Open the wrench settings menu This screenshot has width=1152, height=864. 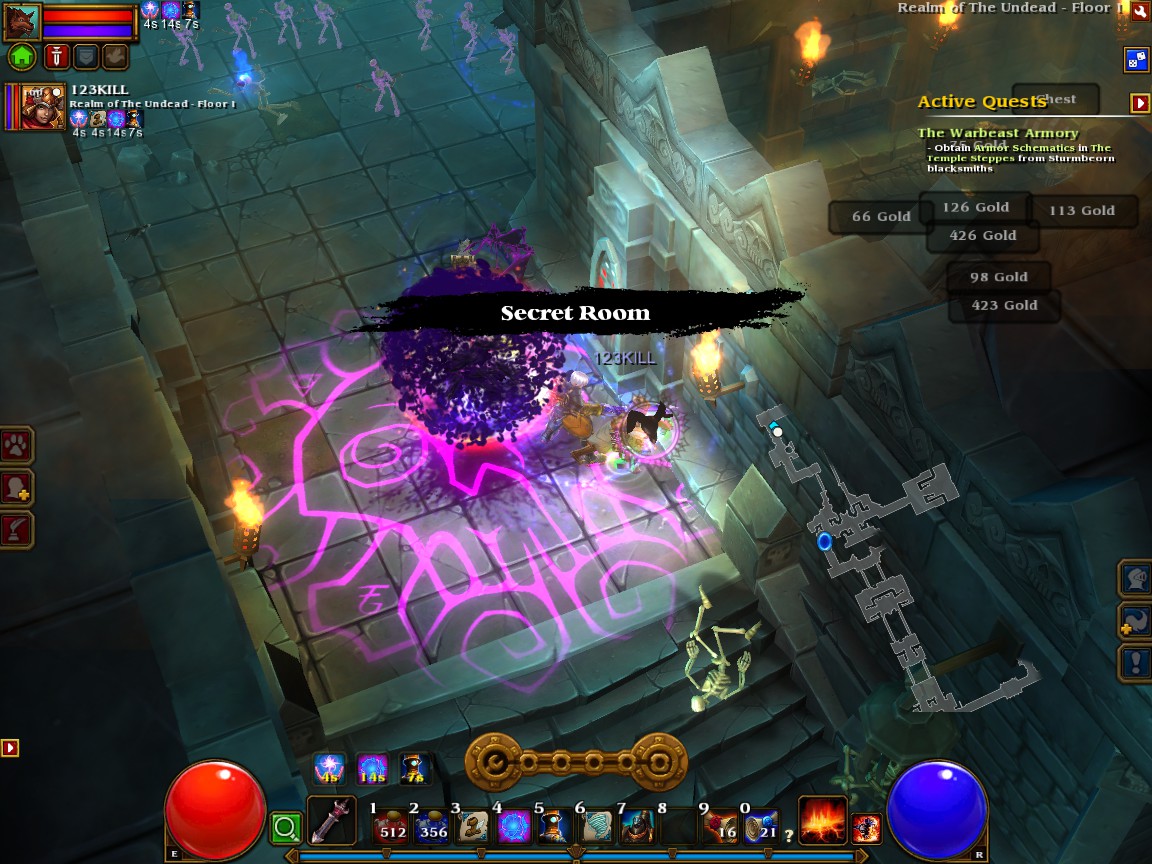[x=1140, y=11]
